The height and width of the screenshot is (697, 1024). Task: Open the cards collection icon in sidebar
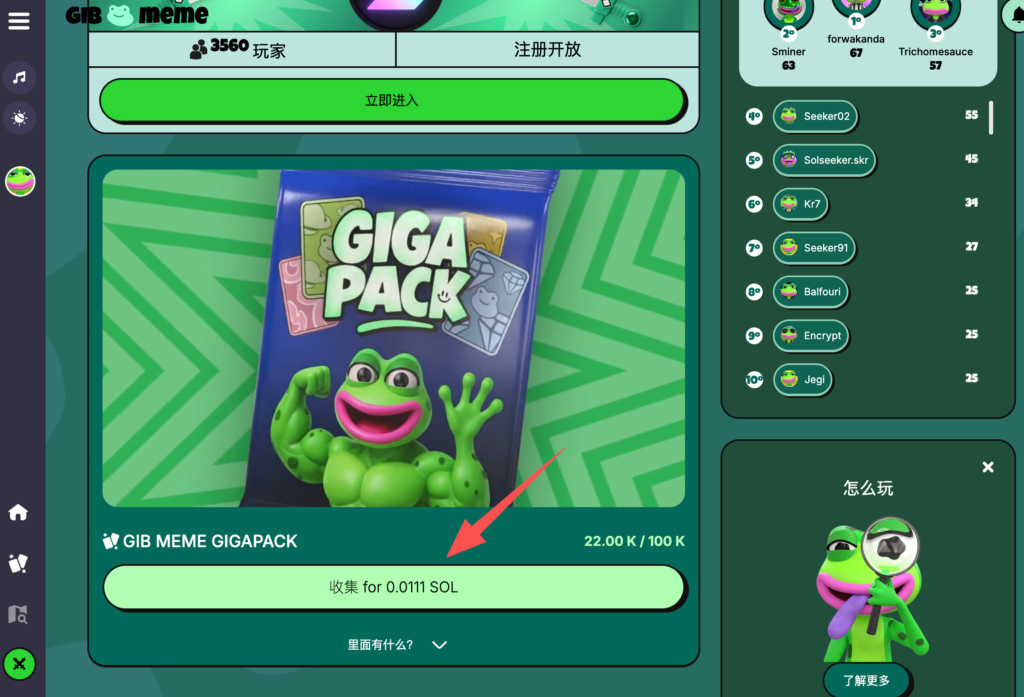click(x=18, y=564)
